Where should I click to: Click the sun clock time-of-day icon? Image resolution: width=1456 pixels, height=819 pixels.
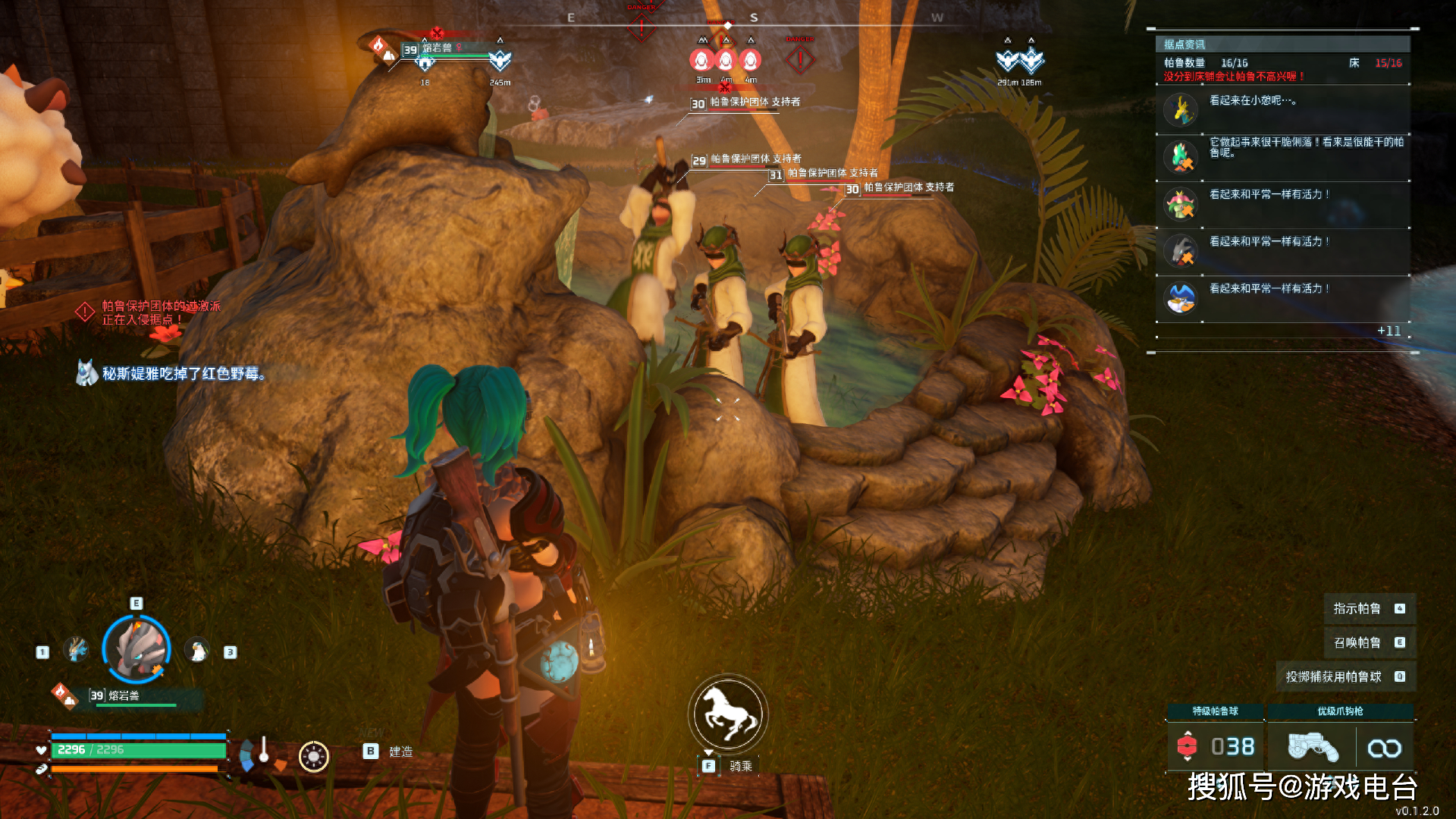[x=313, y=756]
